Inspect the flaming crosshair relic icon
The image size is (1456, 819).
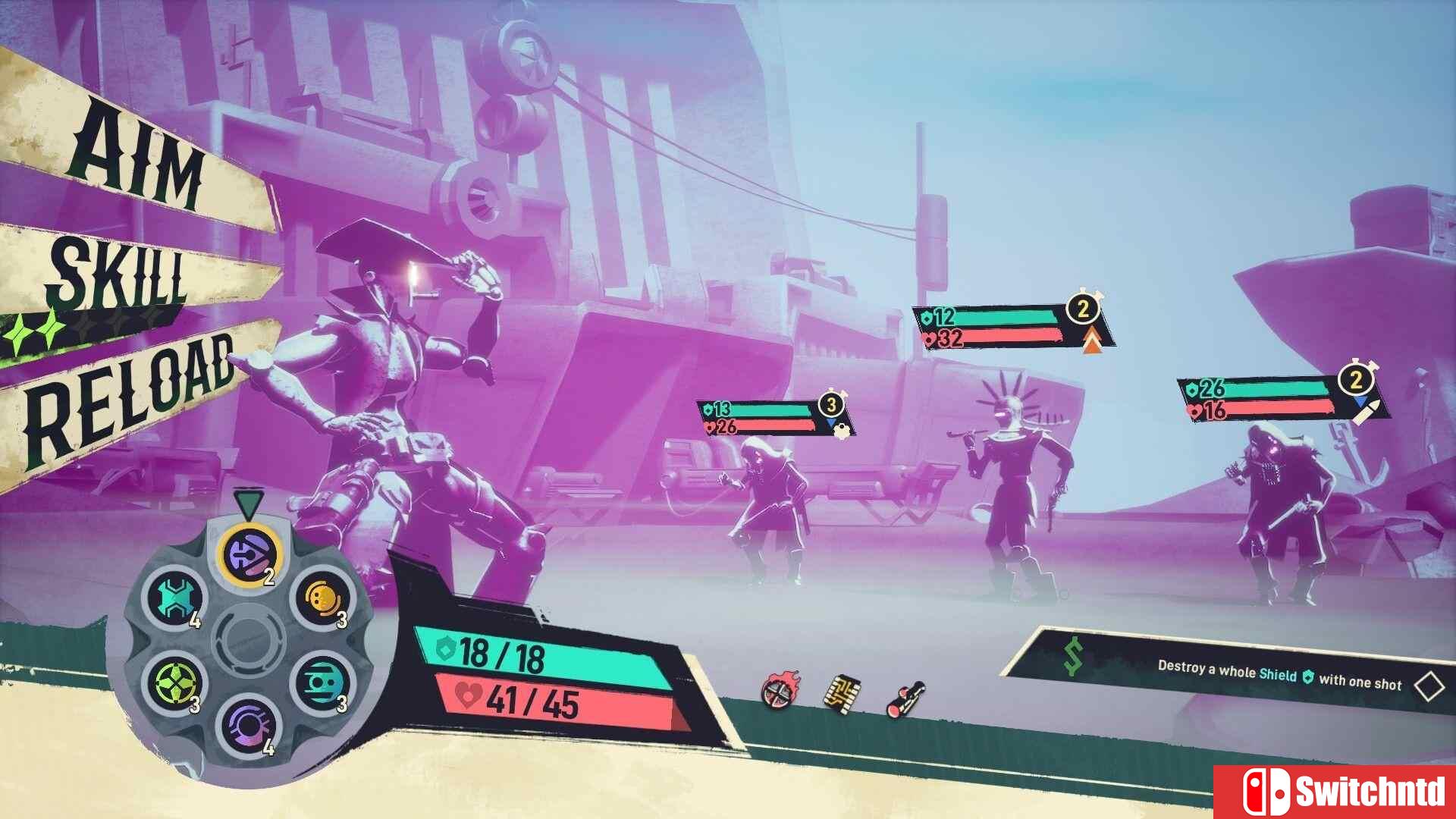780,691
